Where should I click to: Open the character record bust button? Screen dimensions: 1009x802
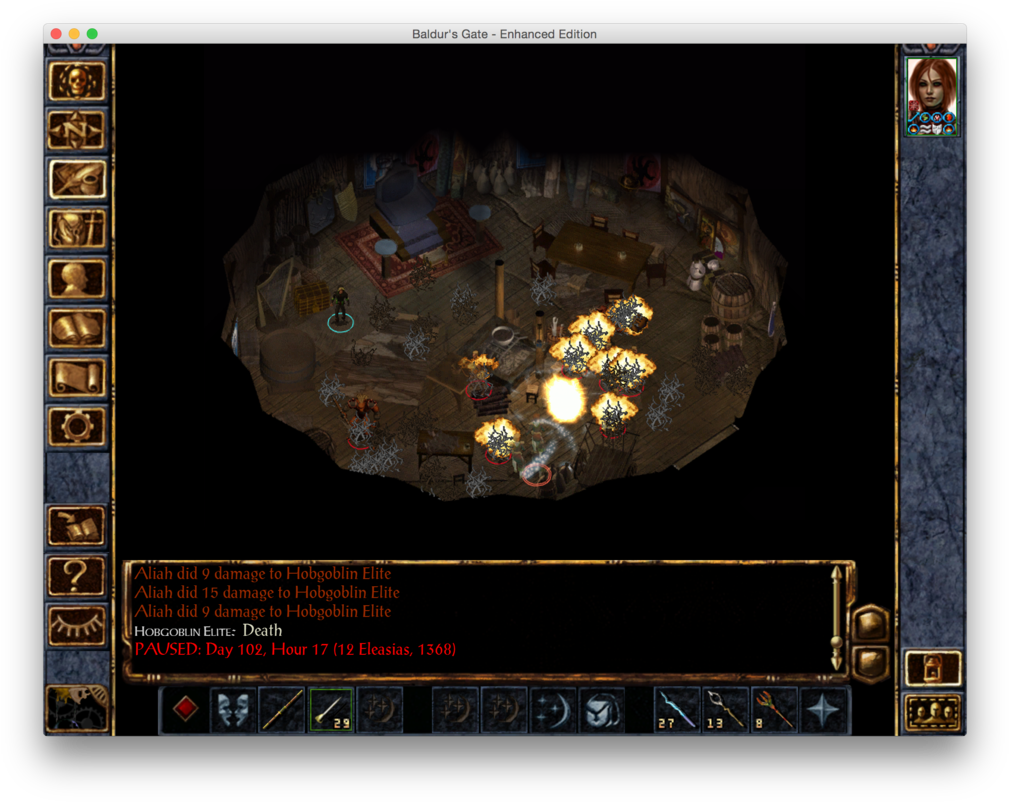point(77,278)
